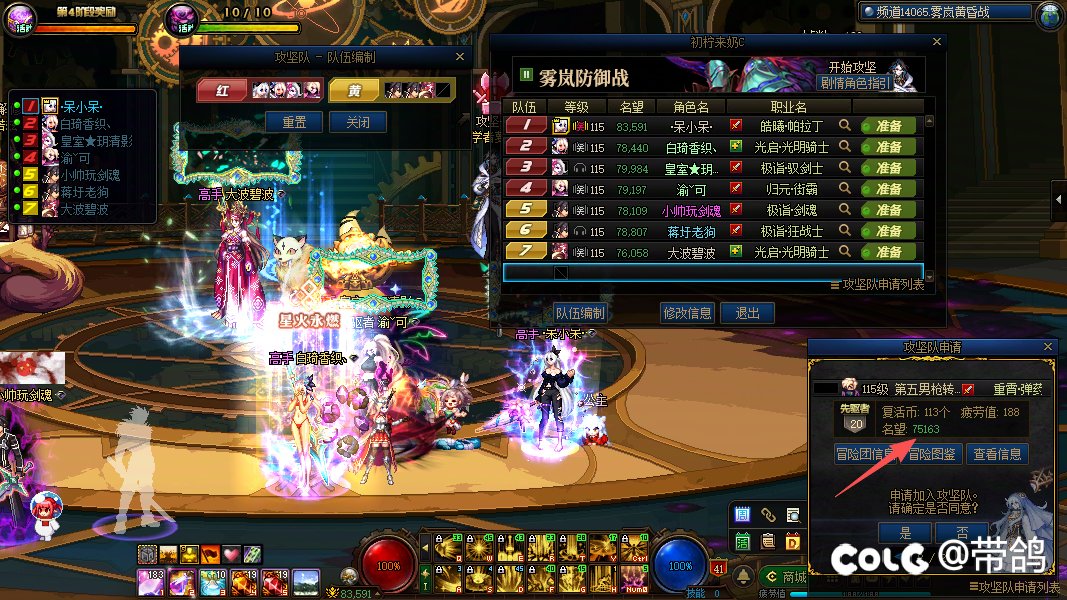Close the 雾岚防御战 raid window
The image size is (1067, 600).
(937, 43)
